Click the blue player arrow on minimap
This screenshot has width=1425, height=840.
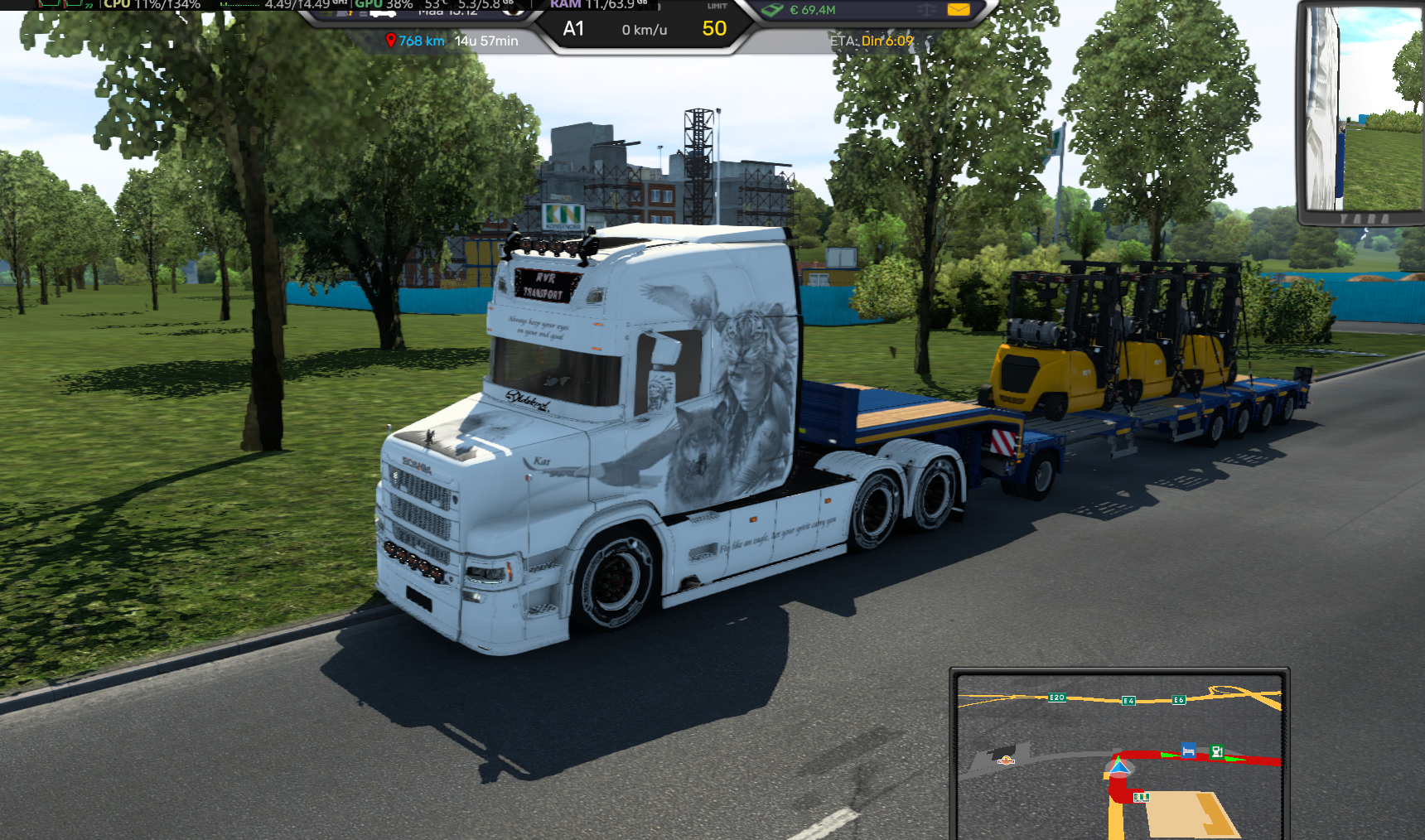point(1119,767)
